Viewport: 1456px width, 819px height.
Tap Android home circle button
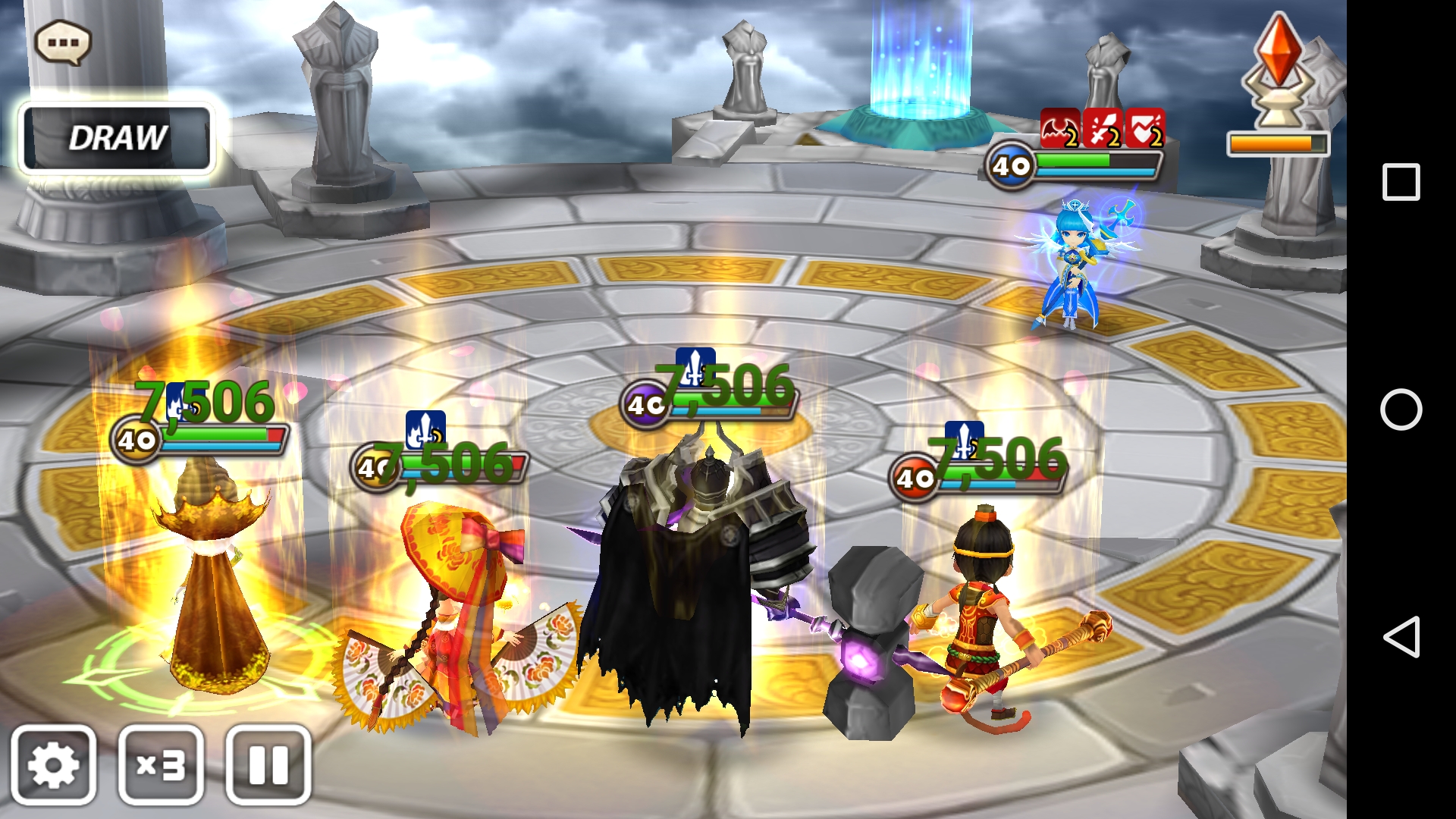tap(1401, 409)
